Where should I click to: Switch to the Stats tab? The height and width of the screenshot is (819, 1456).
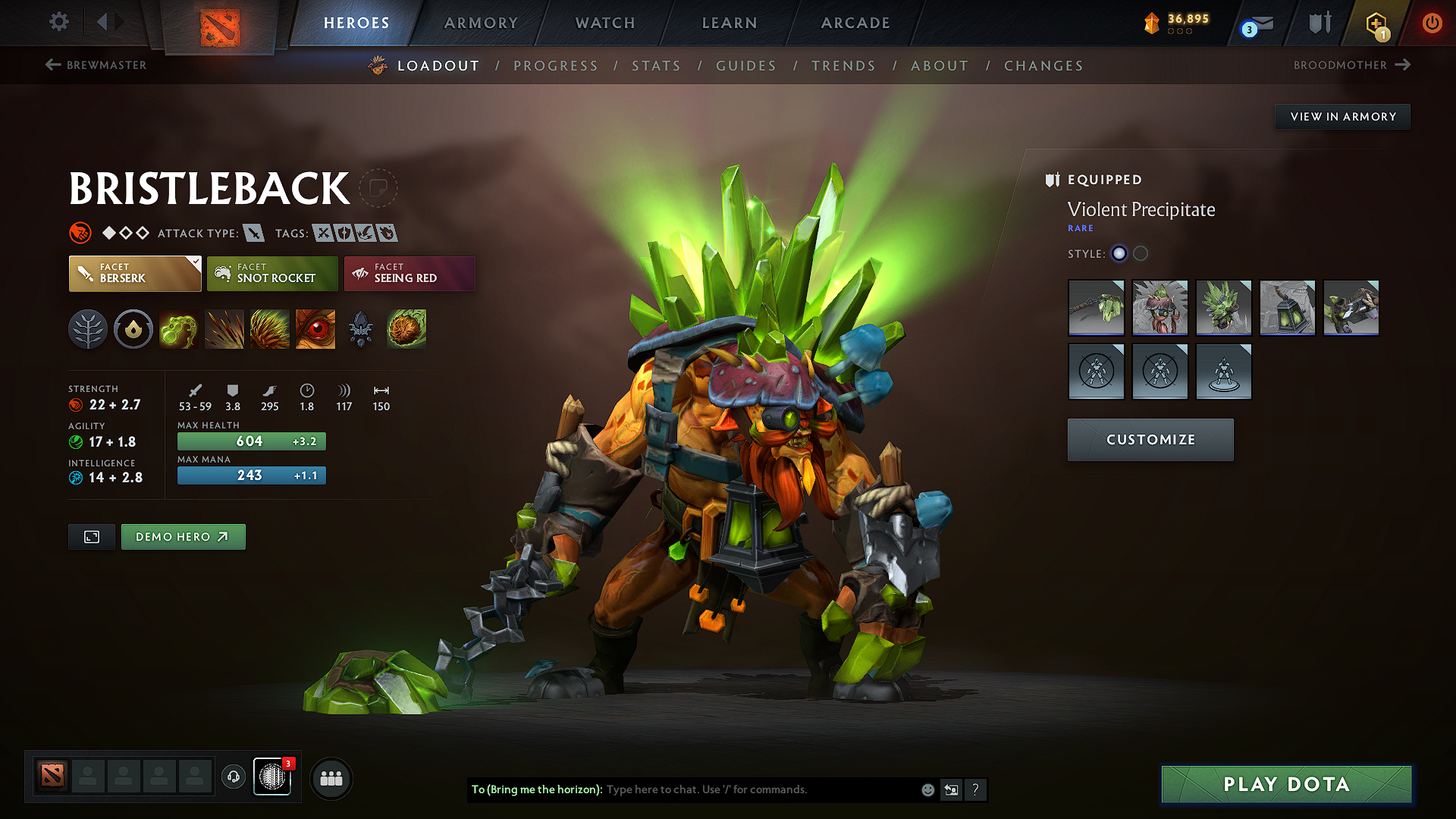tap(656, 65)
